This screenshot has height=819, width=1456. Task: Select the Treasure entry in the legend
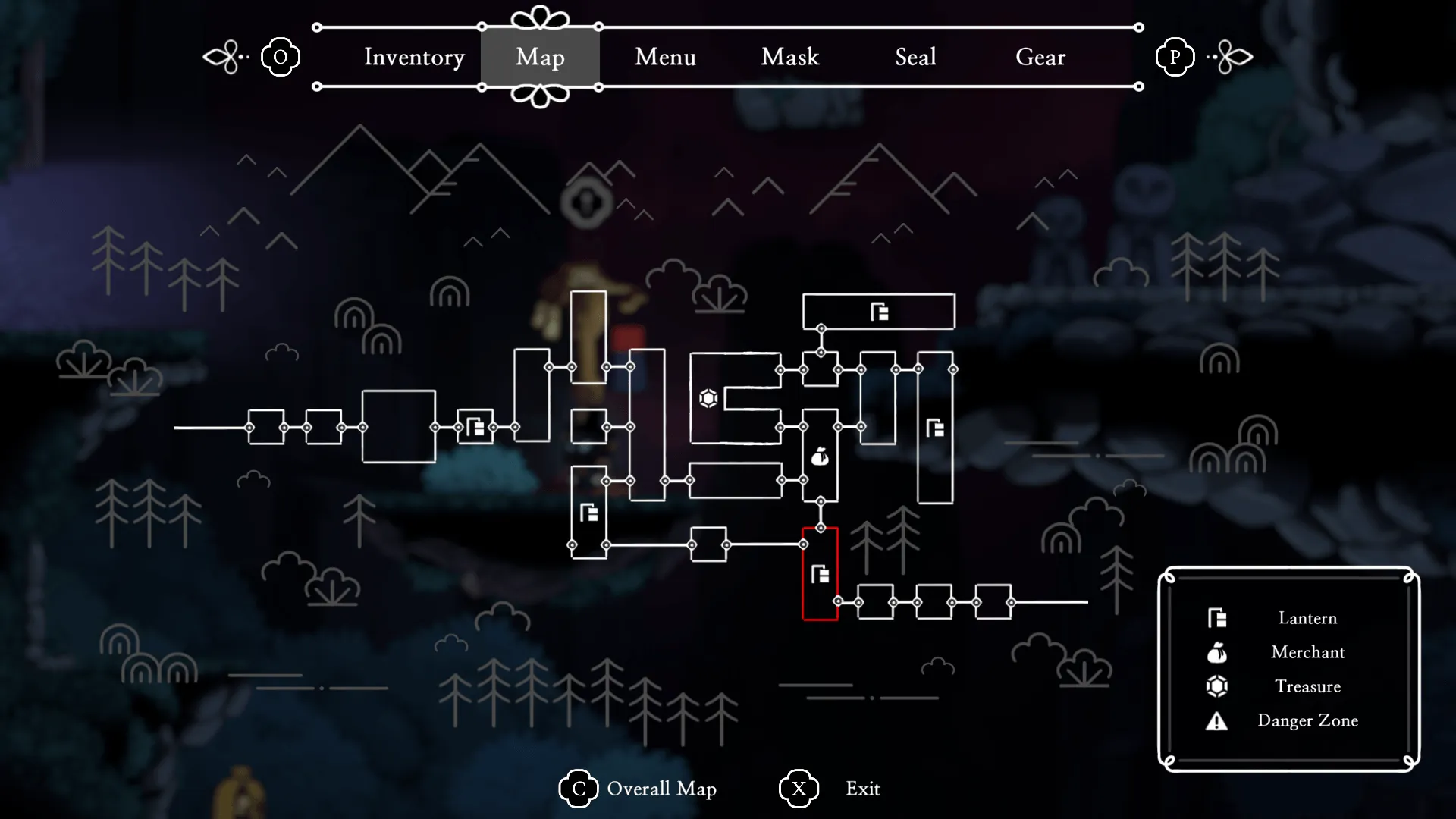pos(1307,686)
